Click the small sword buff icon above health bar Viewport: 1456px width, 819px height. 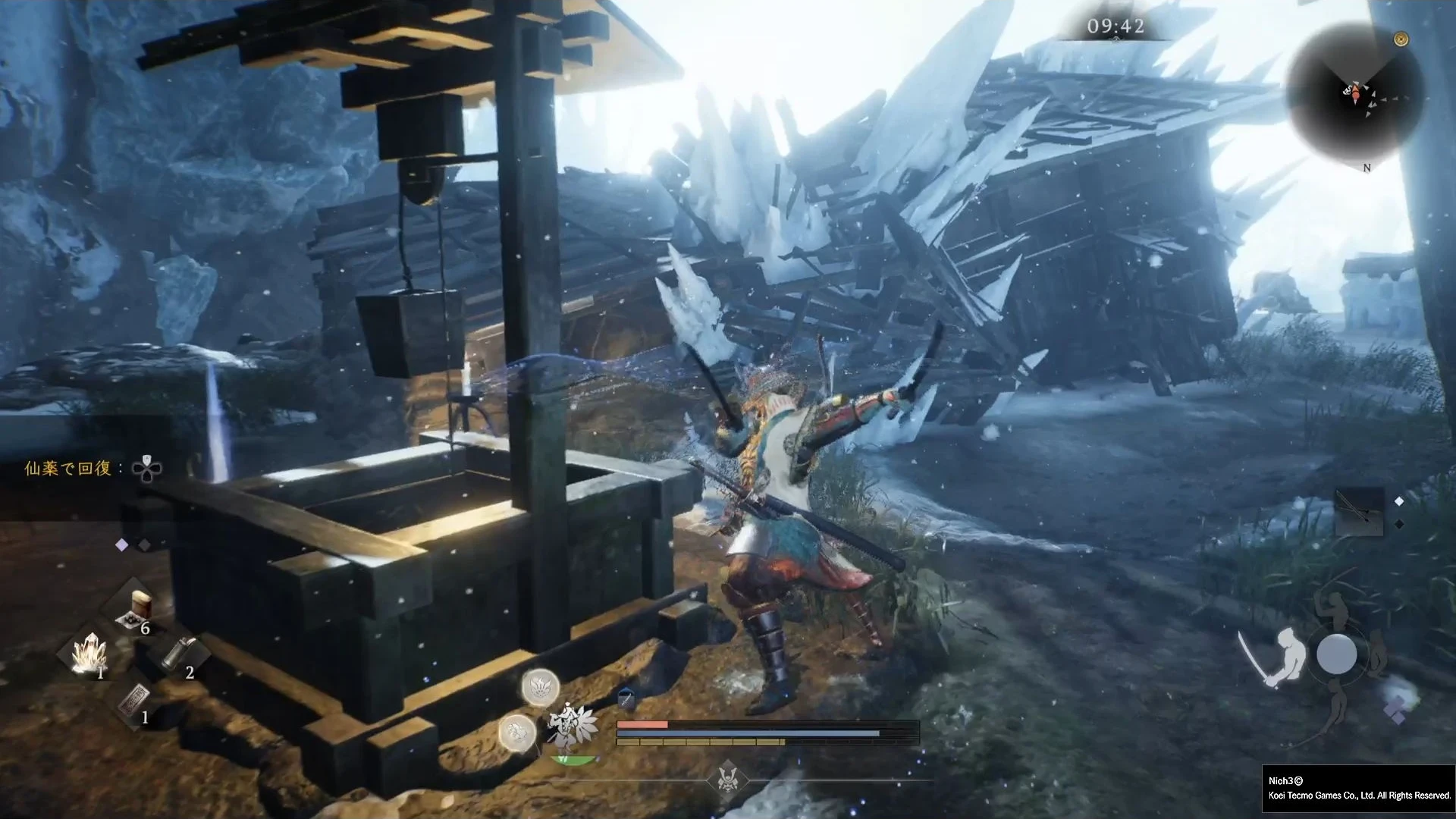pyautogui.click(x=626, y=698)
